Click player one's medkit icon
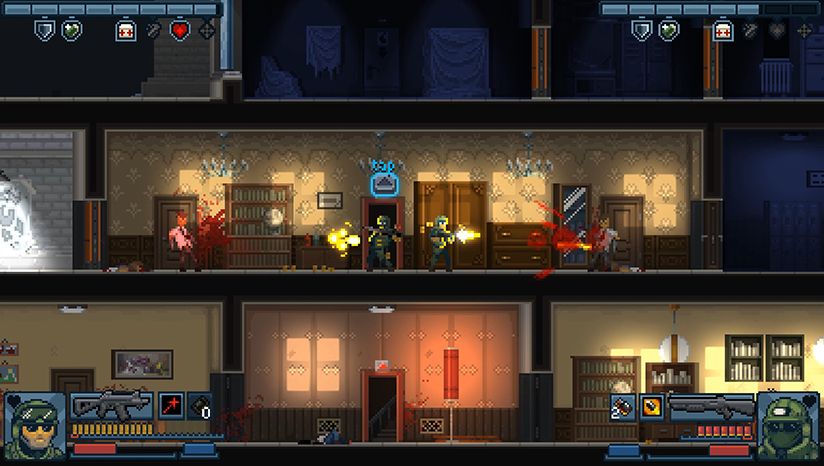Screen dimensions: 824x466 click(126, 30)
